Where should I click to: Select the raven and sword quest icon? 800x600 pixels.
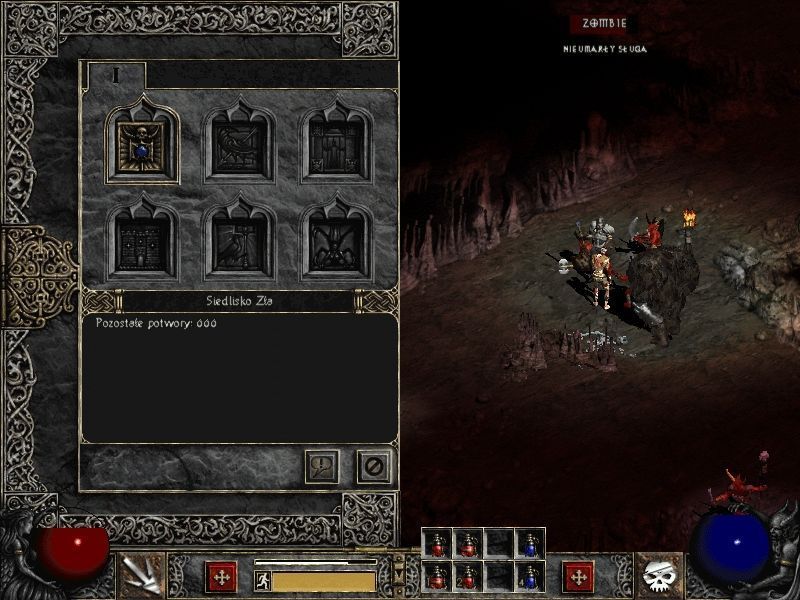tap(240, 146)
